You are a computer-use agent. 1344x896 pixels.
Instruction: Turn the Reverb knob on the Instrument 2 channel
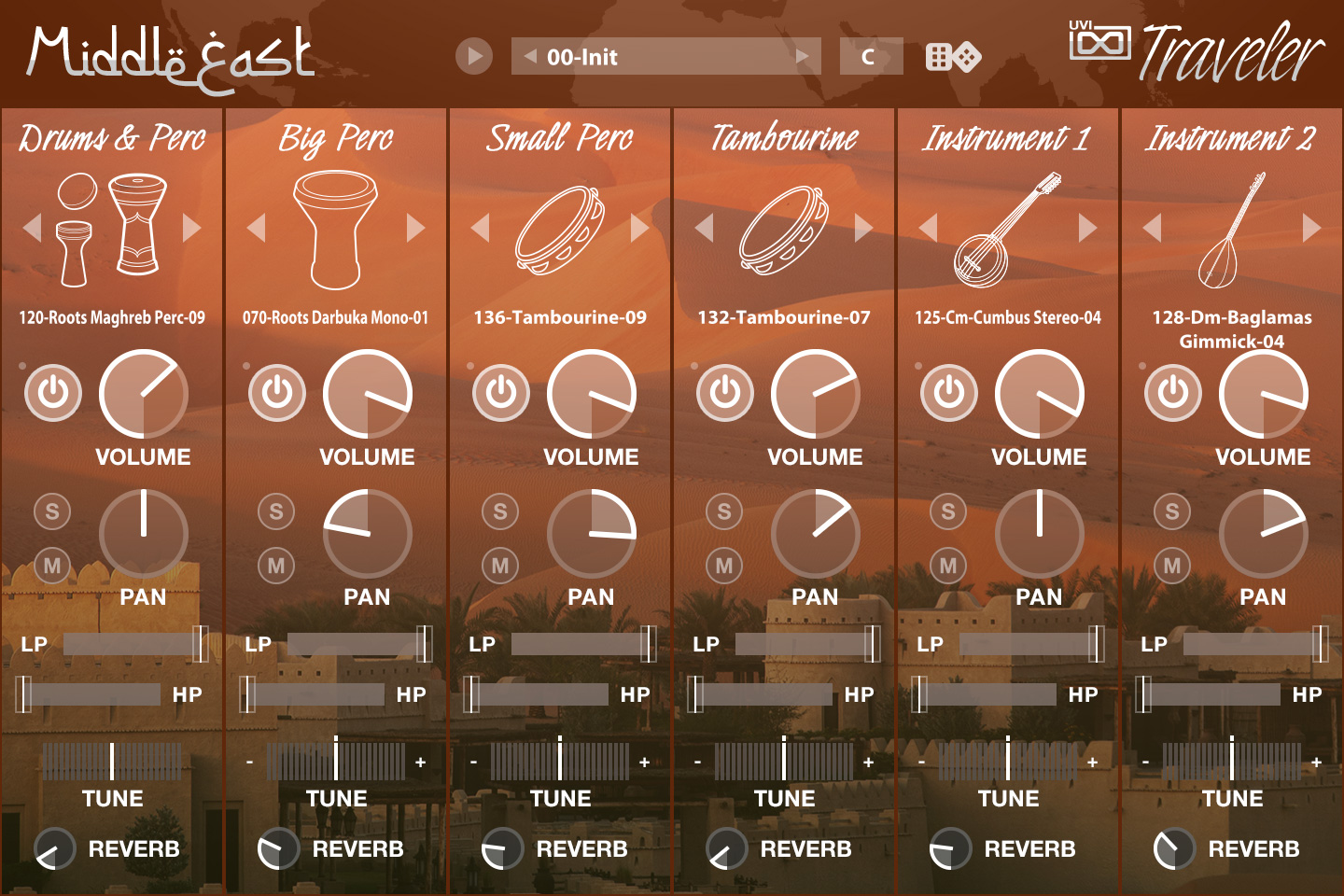pos(1173,849)
